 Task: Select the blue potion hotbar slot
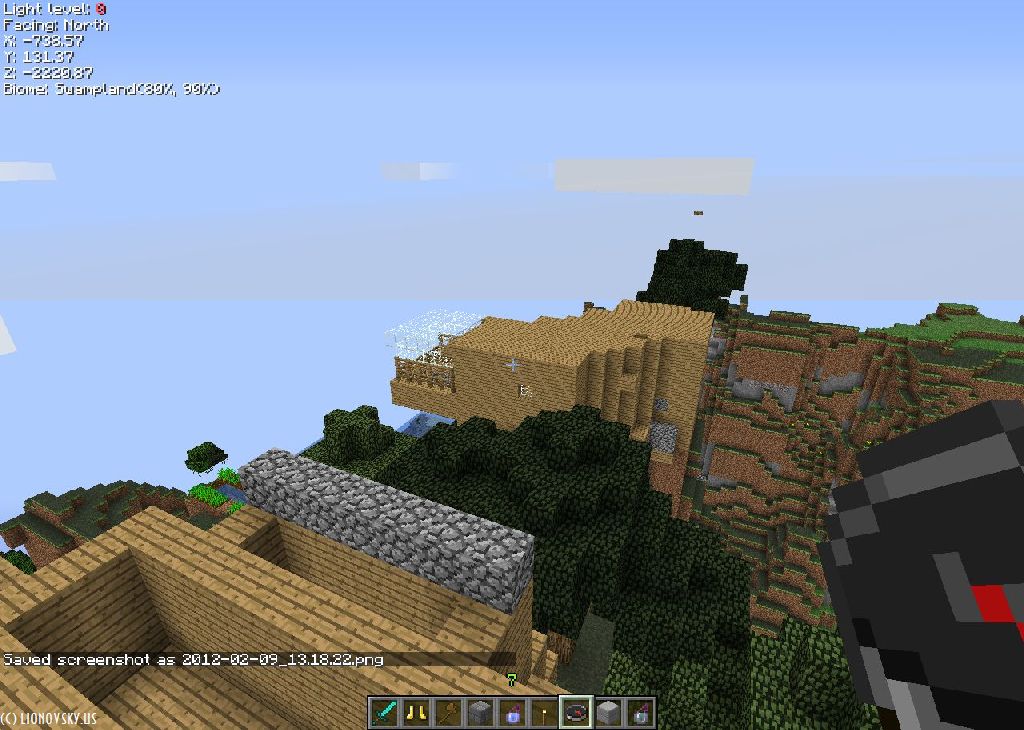[513, 713]
